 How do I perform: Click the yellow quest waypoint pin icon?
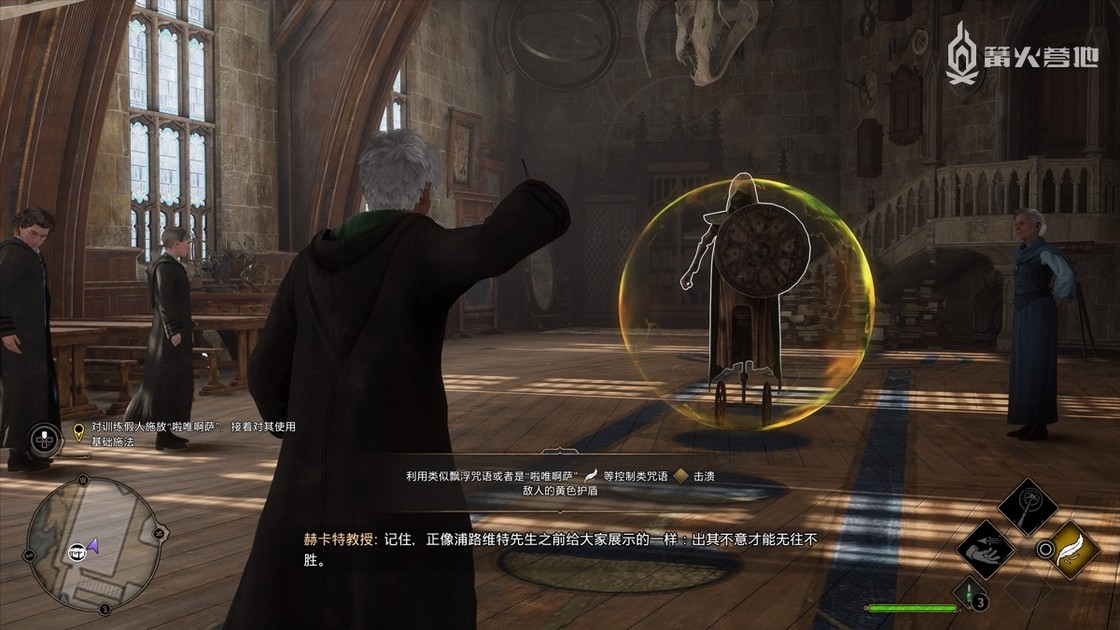pos(79,432)
